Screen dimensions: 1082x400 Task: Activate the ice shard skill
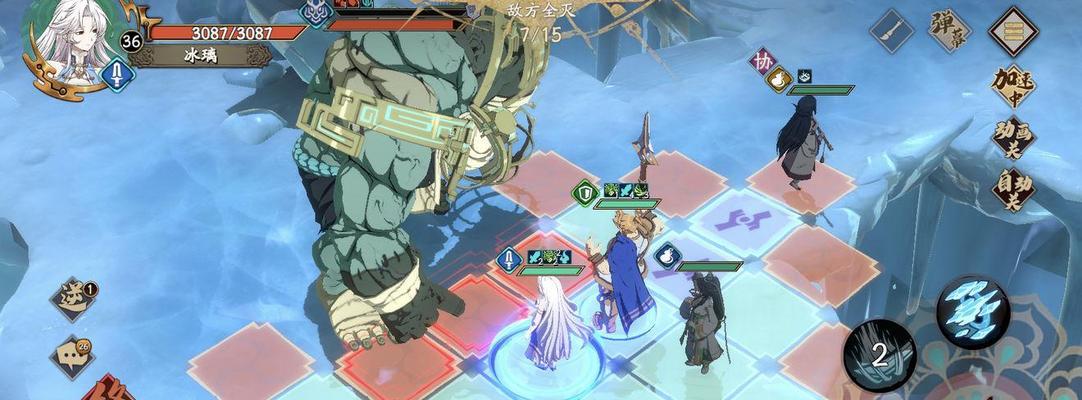click(973, 309)
